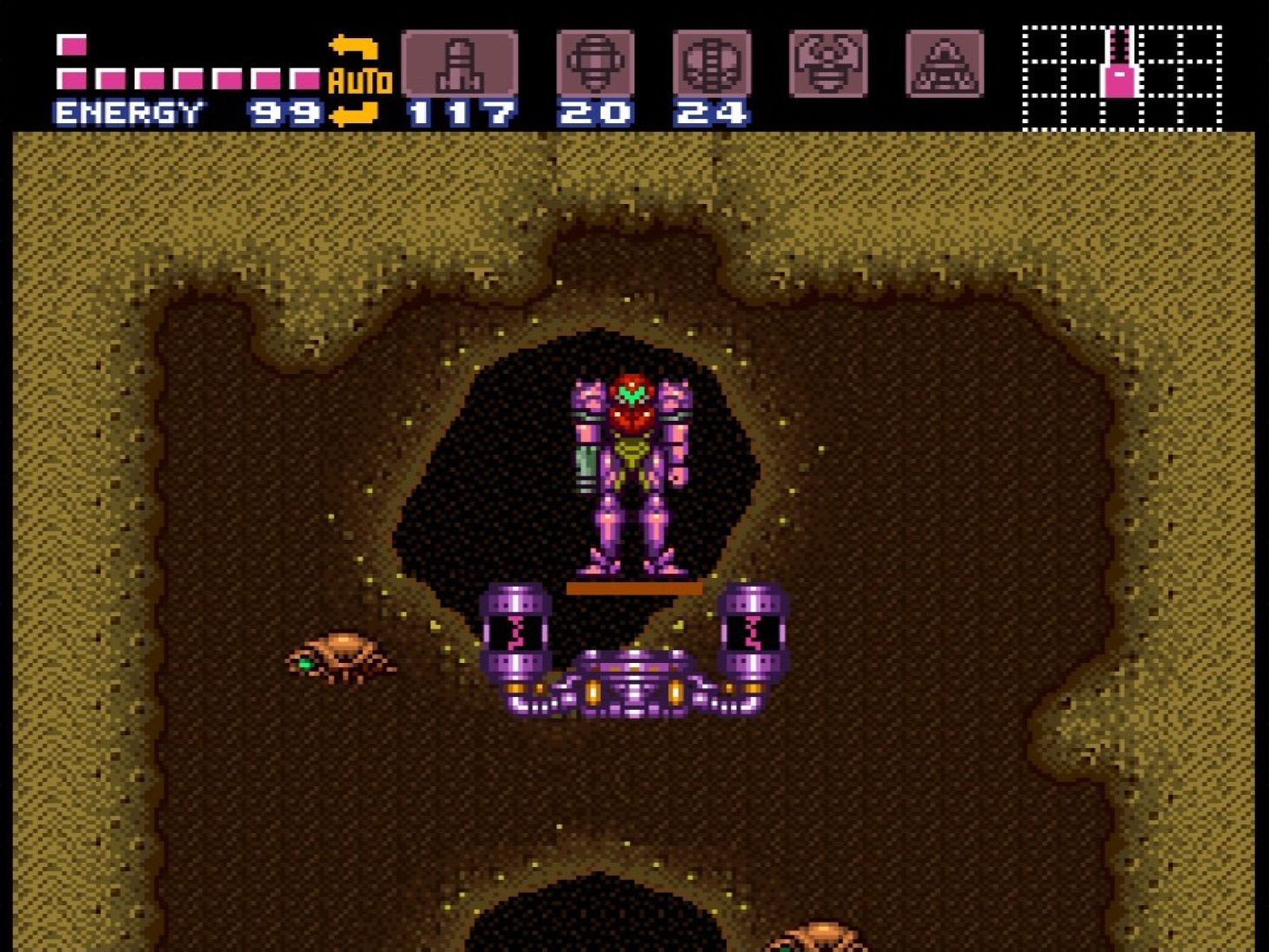This screenshot has height=952, width=1269.
Task: Click the empty minimap cell left of Samus marker
Action: (x=1081, y=82)
